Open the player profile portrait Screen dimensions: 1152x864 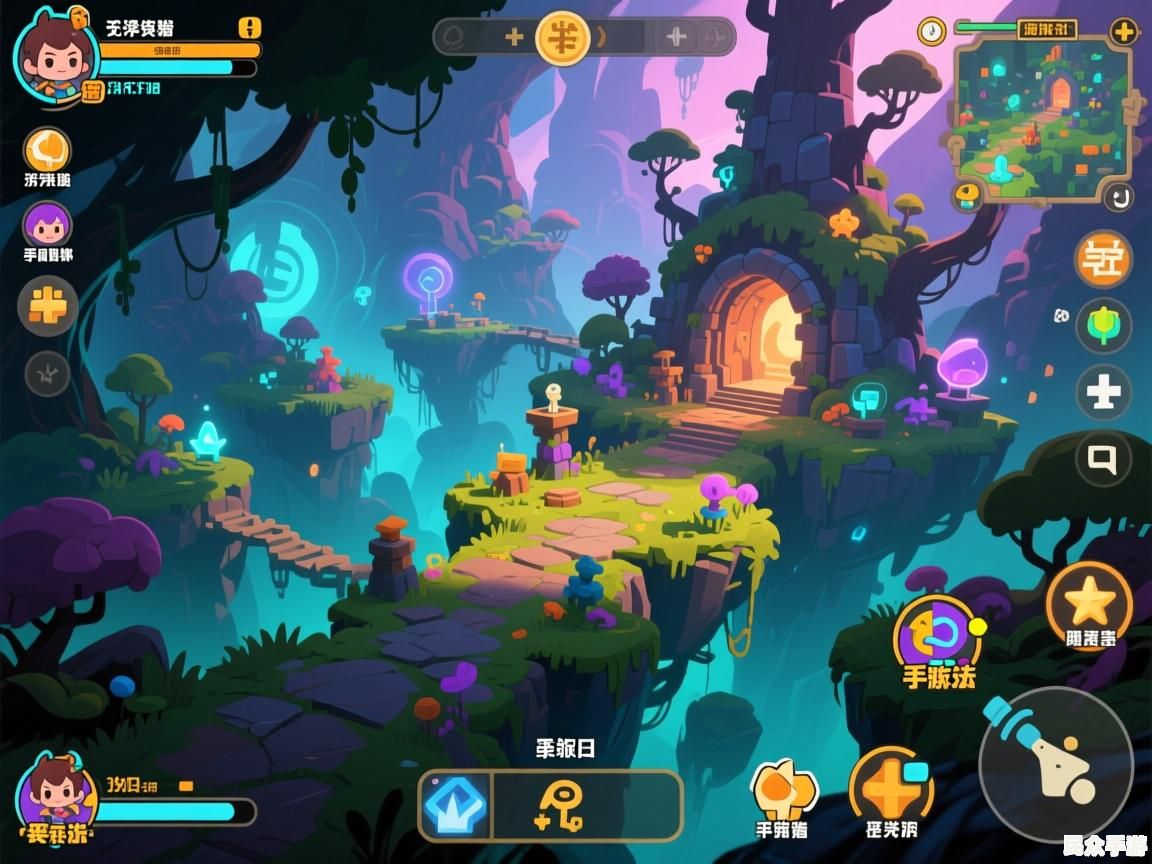(x=54, y=57)
